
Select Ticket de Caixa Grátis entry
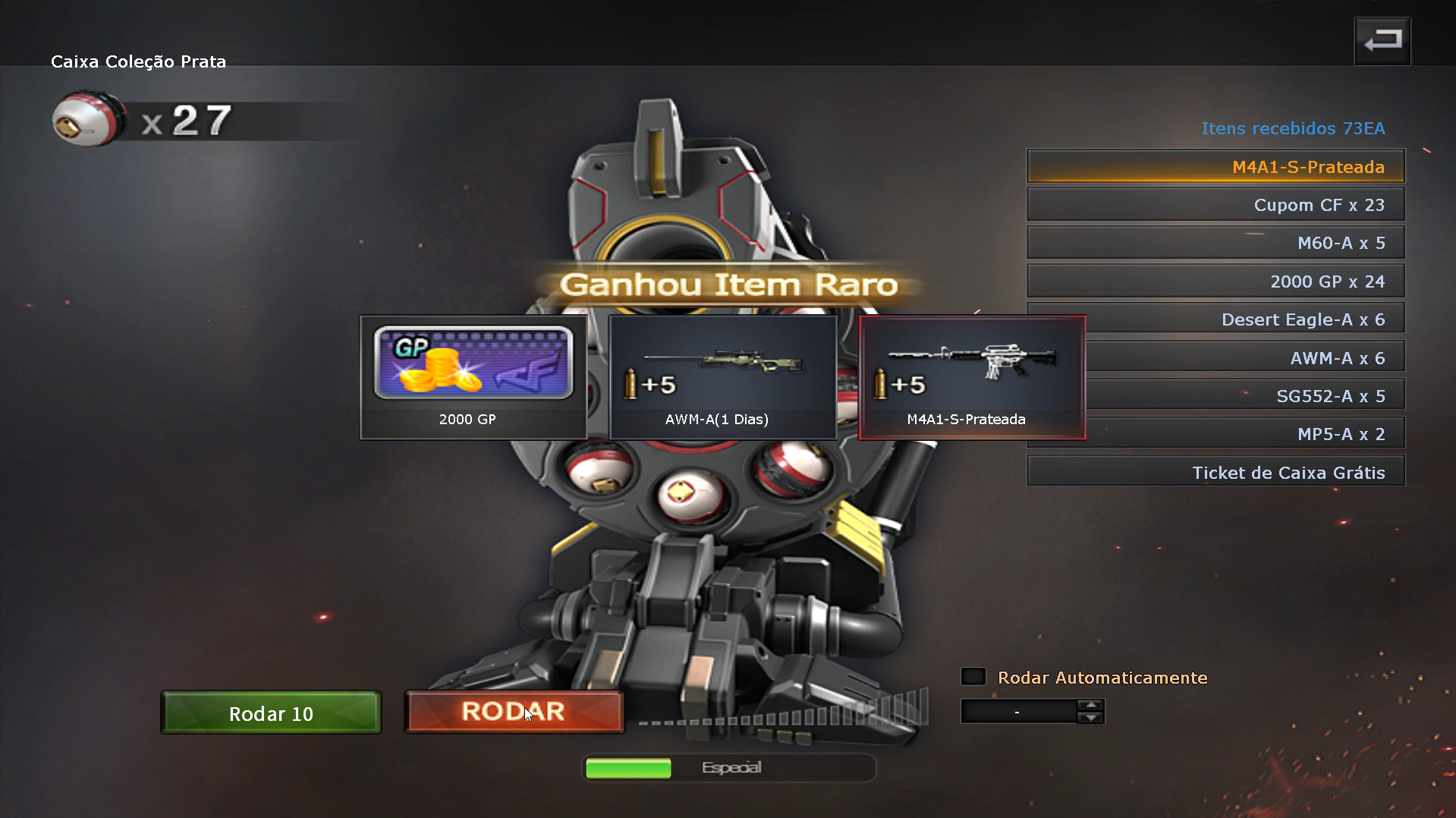tap(1215, 471)
